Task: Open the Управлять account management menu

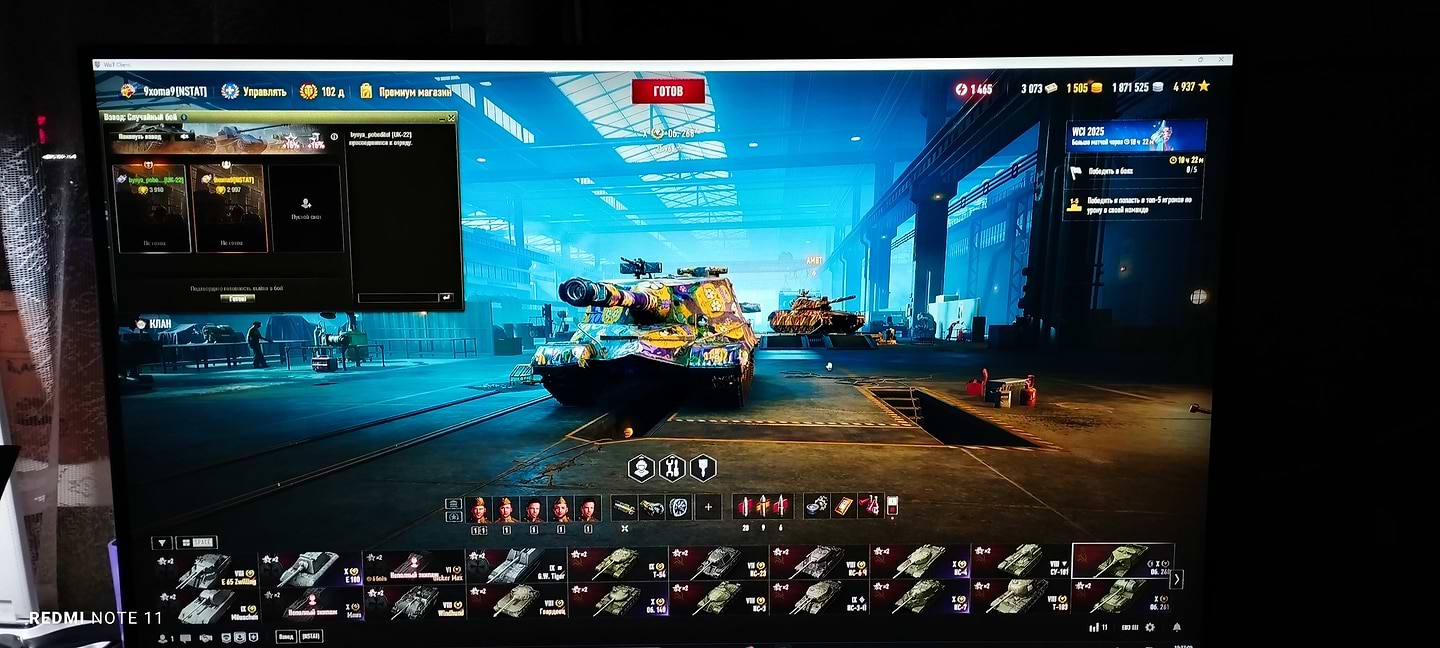Action: click(255, 91)
